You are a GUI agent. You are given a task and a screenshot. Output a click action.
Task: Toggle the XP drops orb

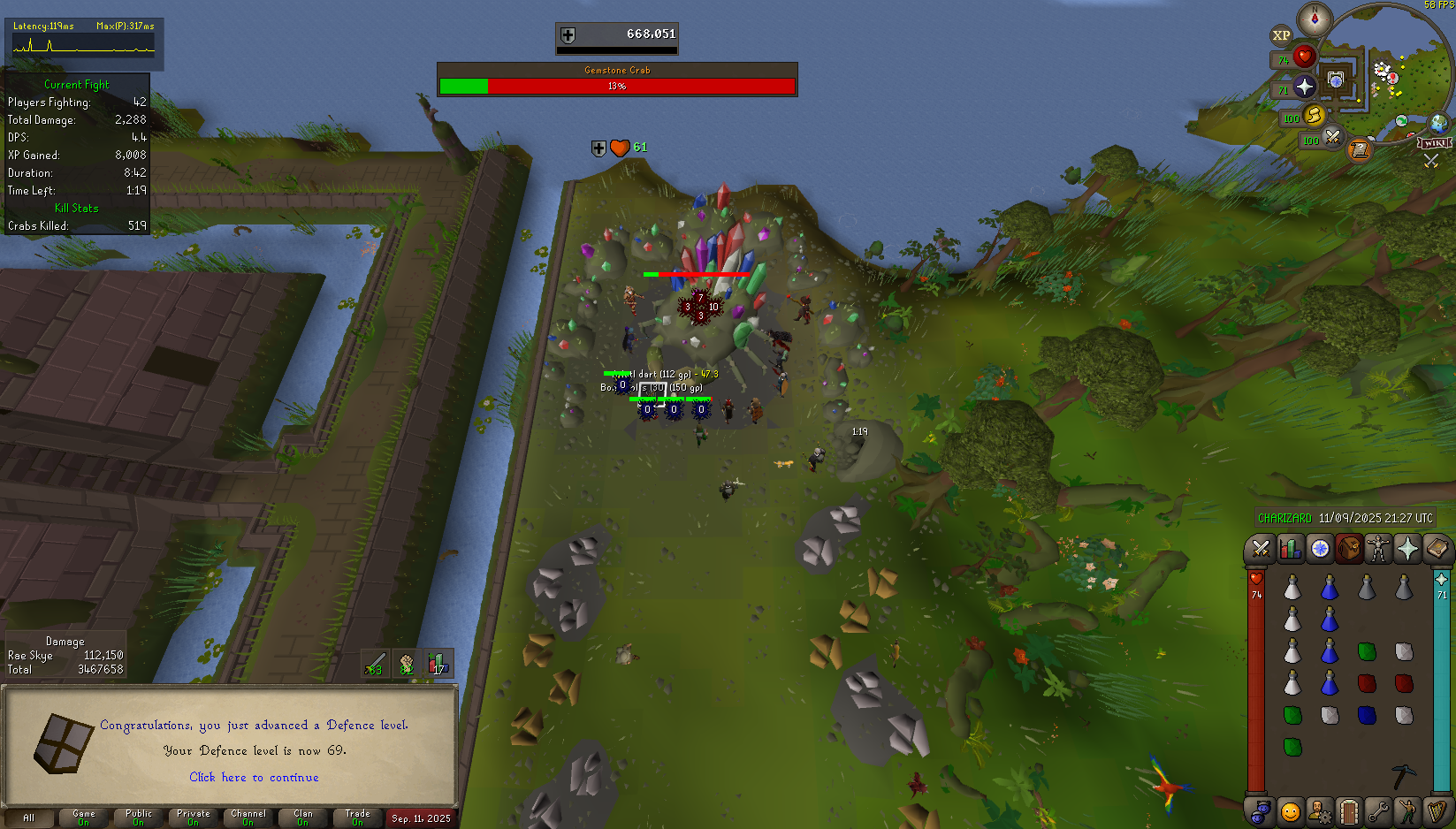pyautogui.click(x=1281, y=36)
